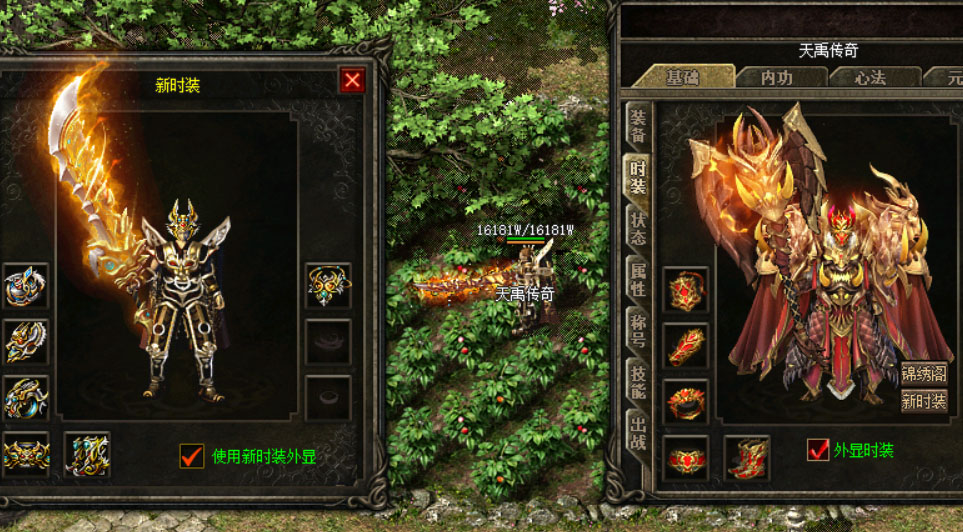Switch to the 基础 tab

click(683, 77)
